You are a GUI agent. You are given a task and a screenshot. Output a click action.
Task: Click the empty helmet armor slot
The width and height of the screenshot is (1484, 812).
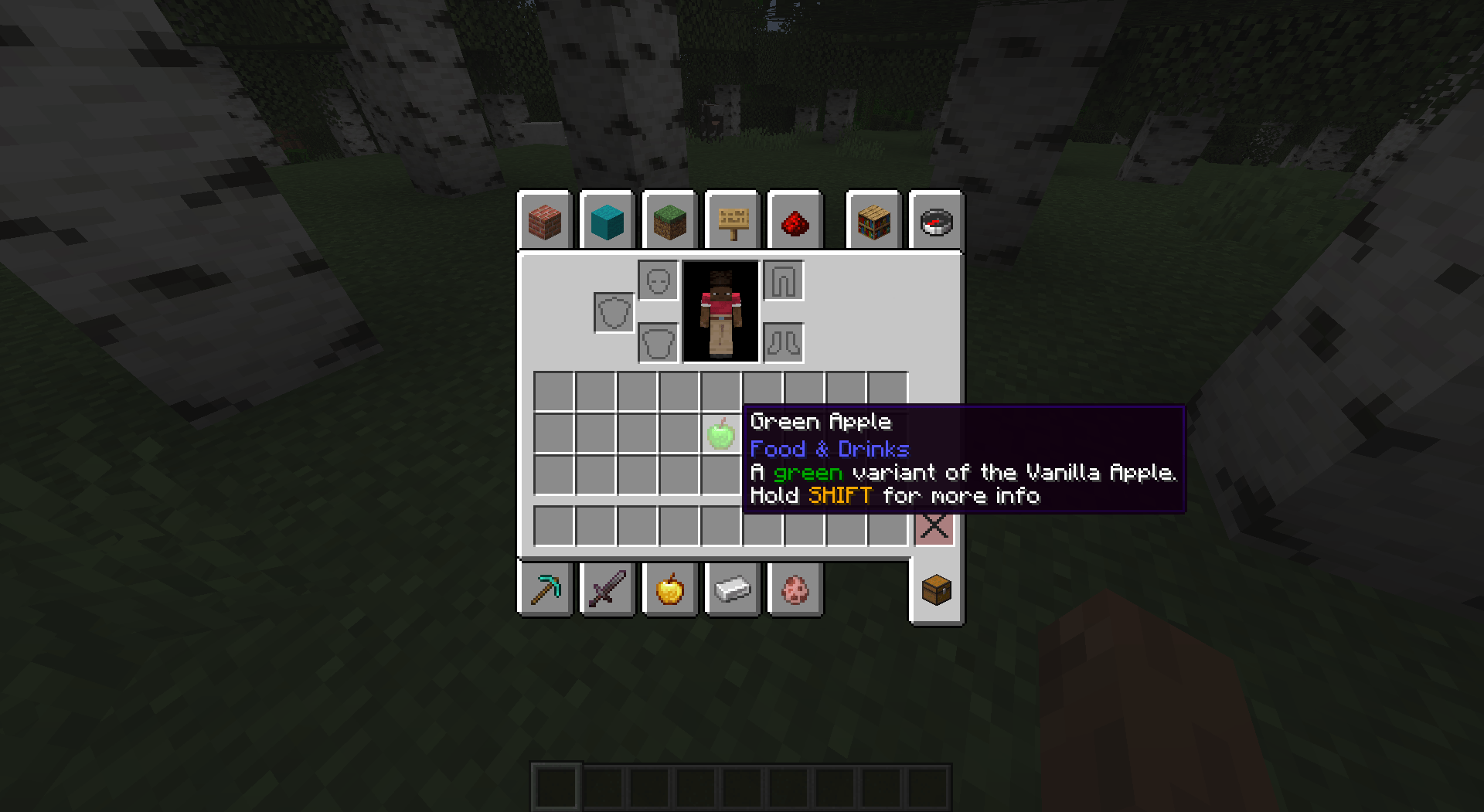coord(658,280)
